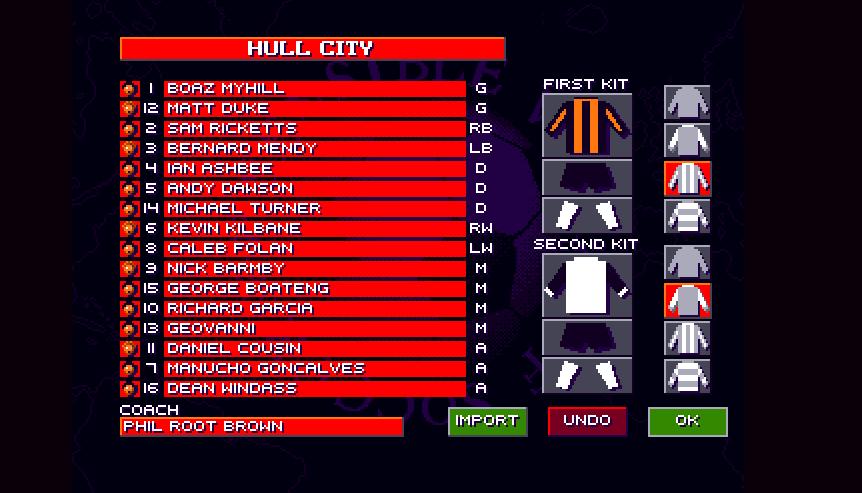
Task: Undo changes with the UNDO button
Action: coord(587,421)
